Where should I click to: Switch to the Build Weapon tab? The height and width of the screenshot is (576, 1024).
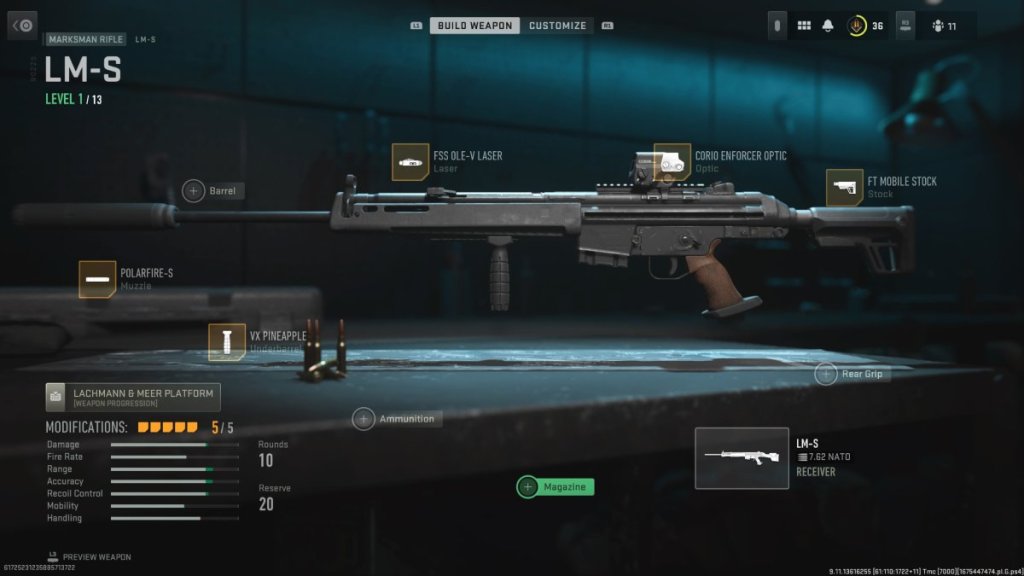tap(474, 25)
